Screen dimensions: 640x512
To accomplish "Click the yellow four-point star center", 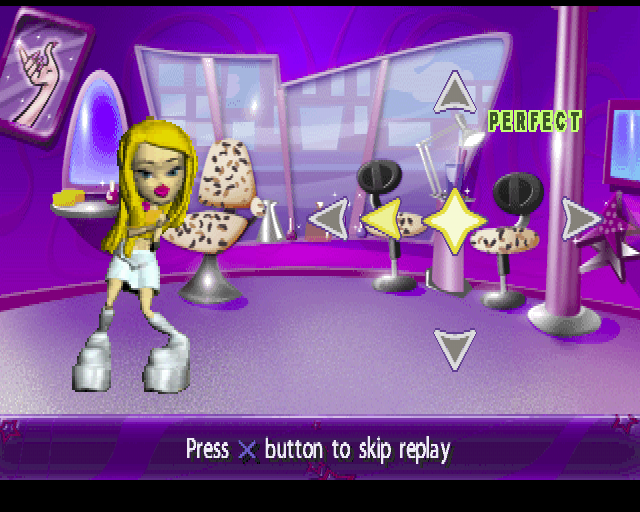I will pos(455,220).
